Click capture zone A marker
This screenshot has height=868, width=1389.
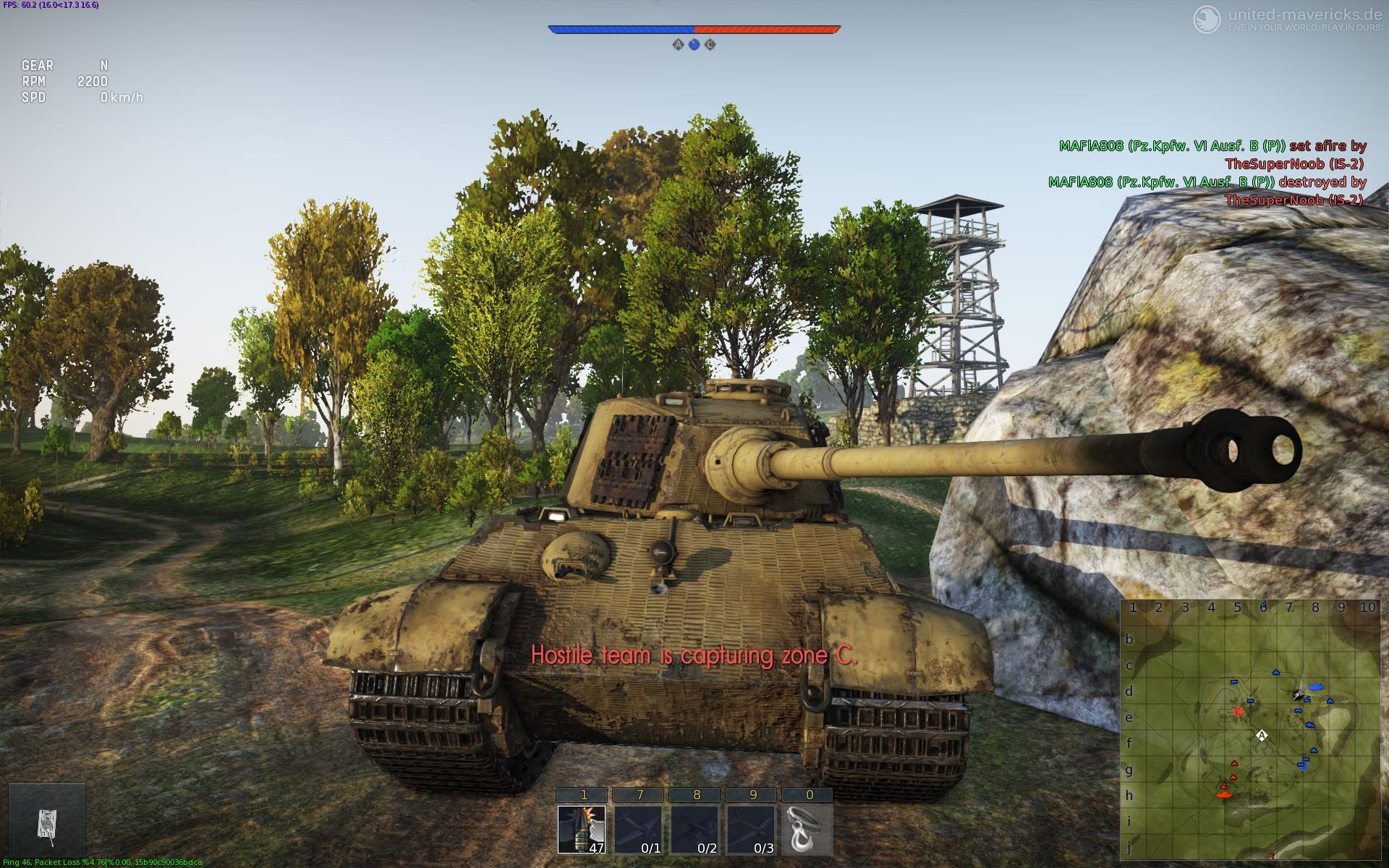tap(678, 45)
